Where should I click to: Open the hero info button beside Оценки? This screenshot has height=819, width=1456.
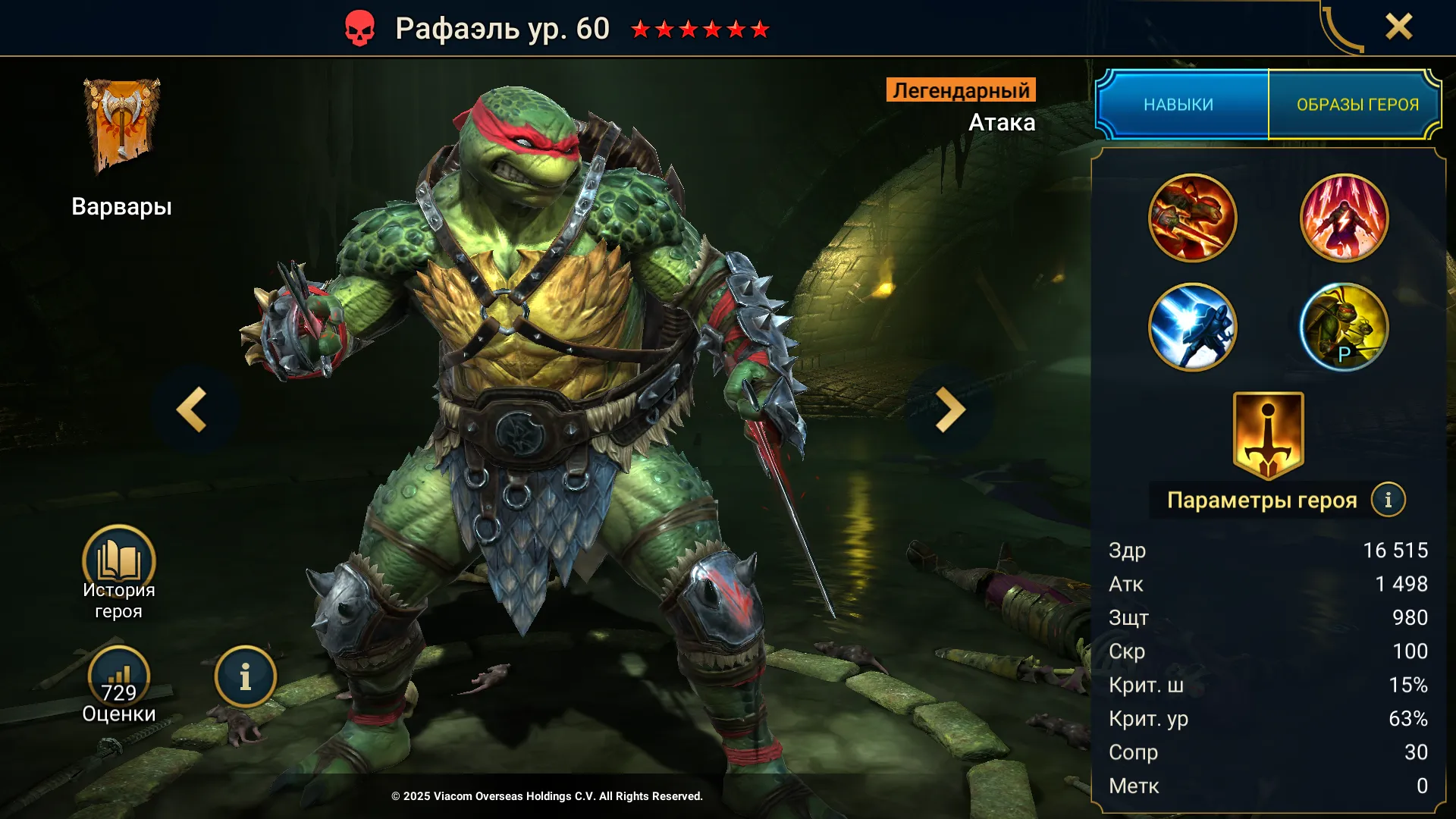pos(245,677)
